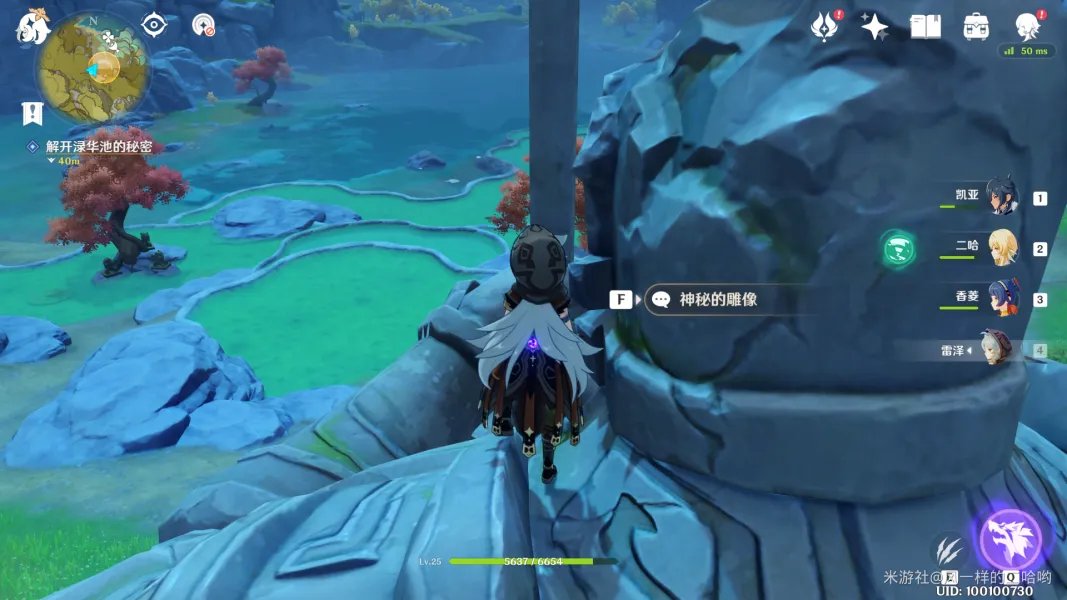Image resolution: width=1067 pixels, height=600 pixels.
Task: Open the co-op mode icon
Action: point(204,25)
